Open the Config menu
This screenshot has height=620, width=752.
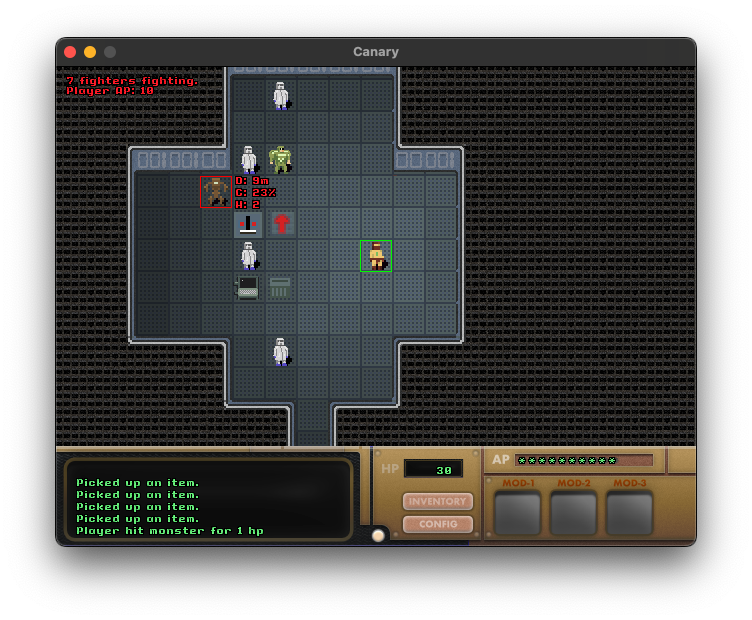pyautogui.click(x=438, y=524)
